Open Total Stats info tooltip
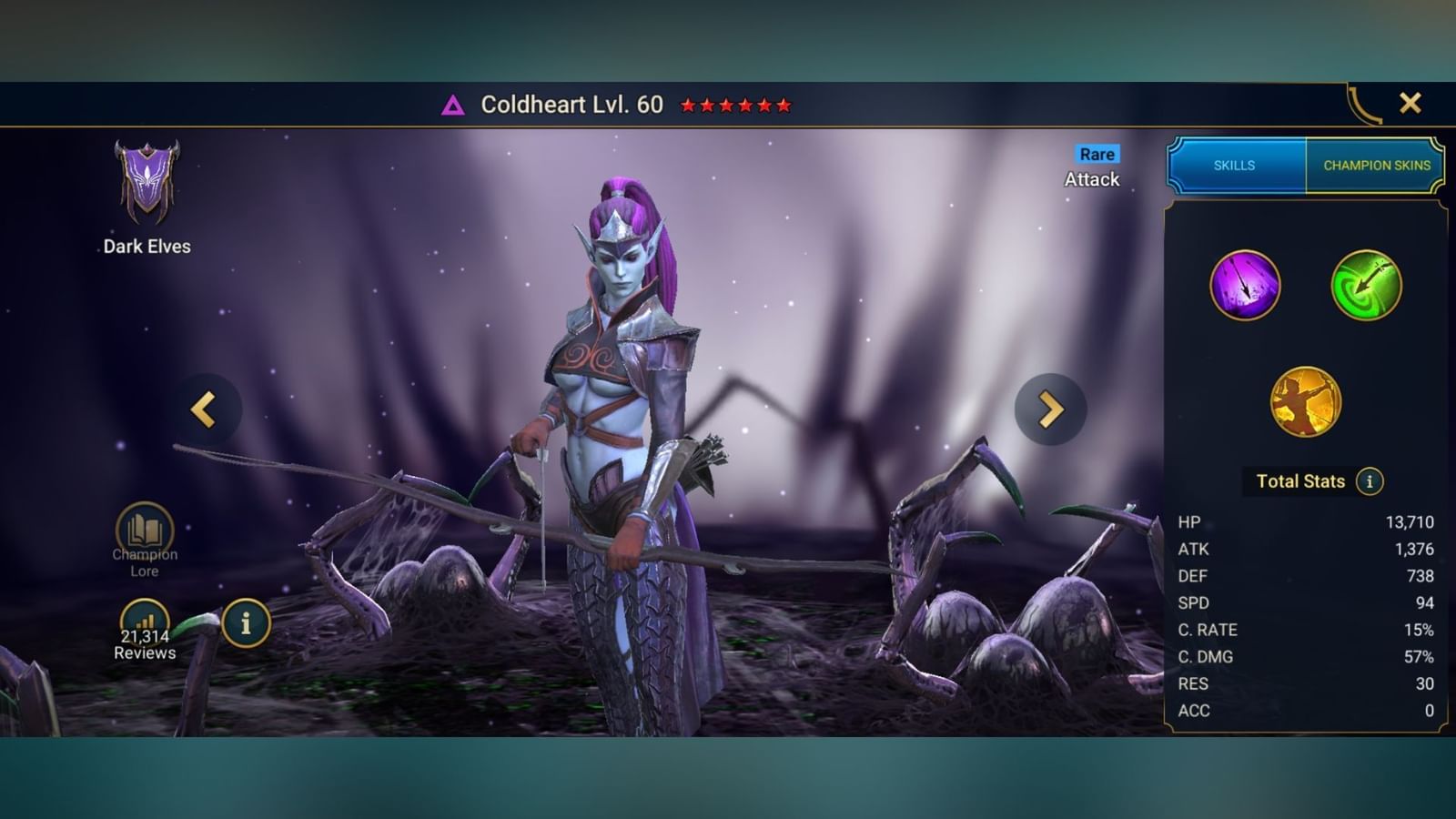The height and width of the screenshot is (819, 1456). coord(1369,483)
